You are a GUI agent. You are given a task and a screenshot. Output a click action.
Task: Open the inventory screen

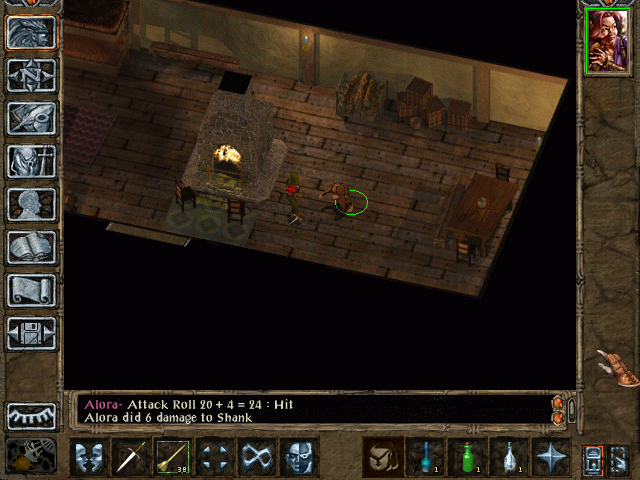[32, 161]
